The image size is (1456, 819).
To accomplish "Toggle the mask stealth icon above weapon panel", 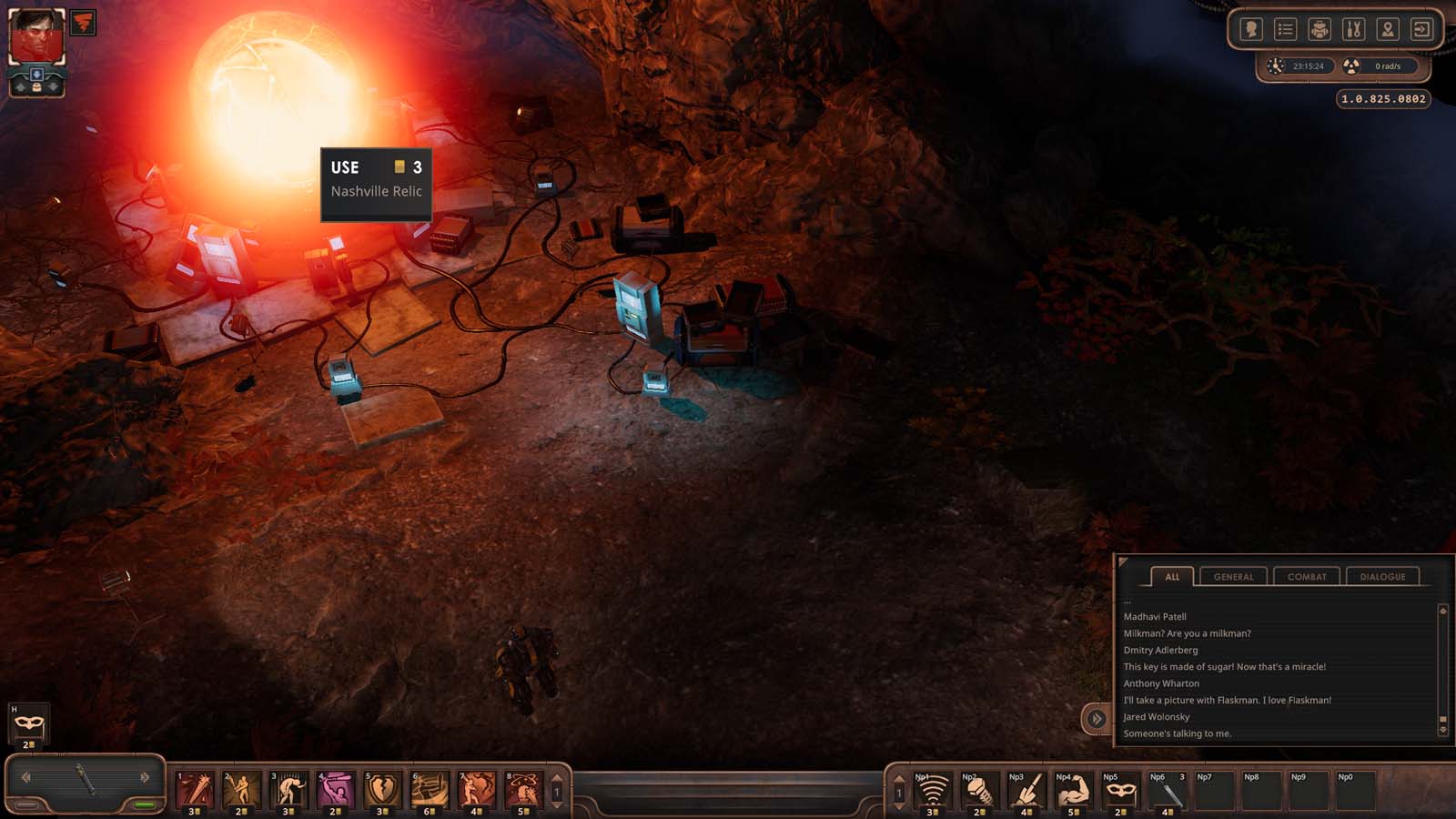I will click(x=29, y=723).
